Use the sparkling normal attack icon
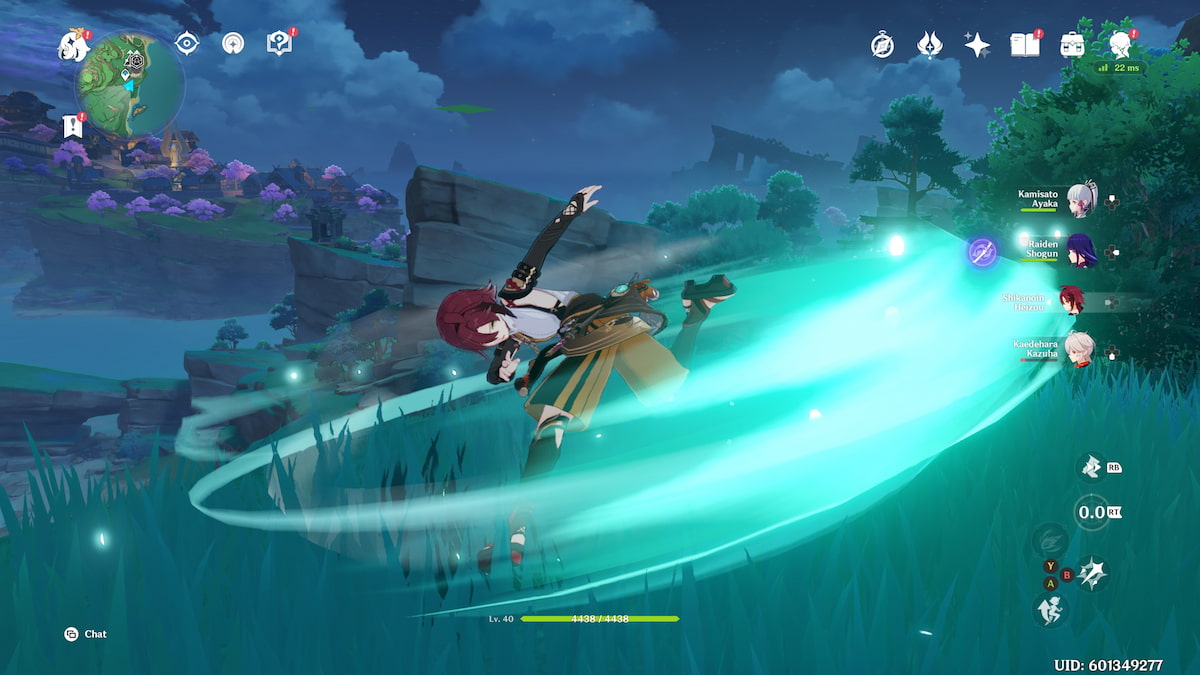 [1092, 573]
